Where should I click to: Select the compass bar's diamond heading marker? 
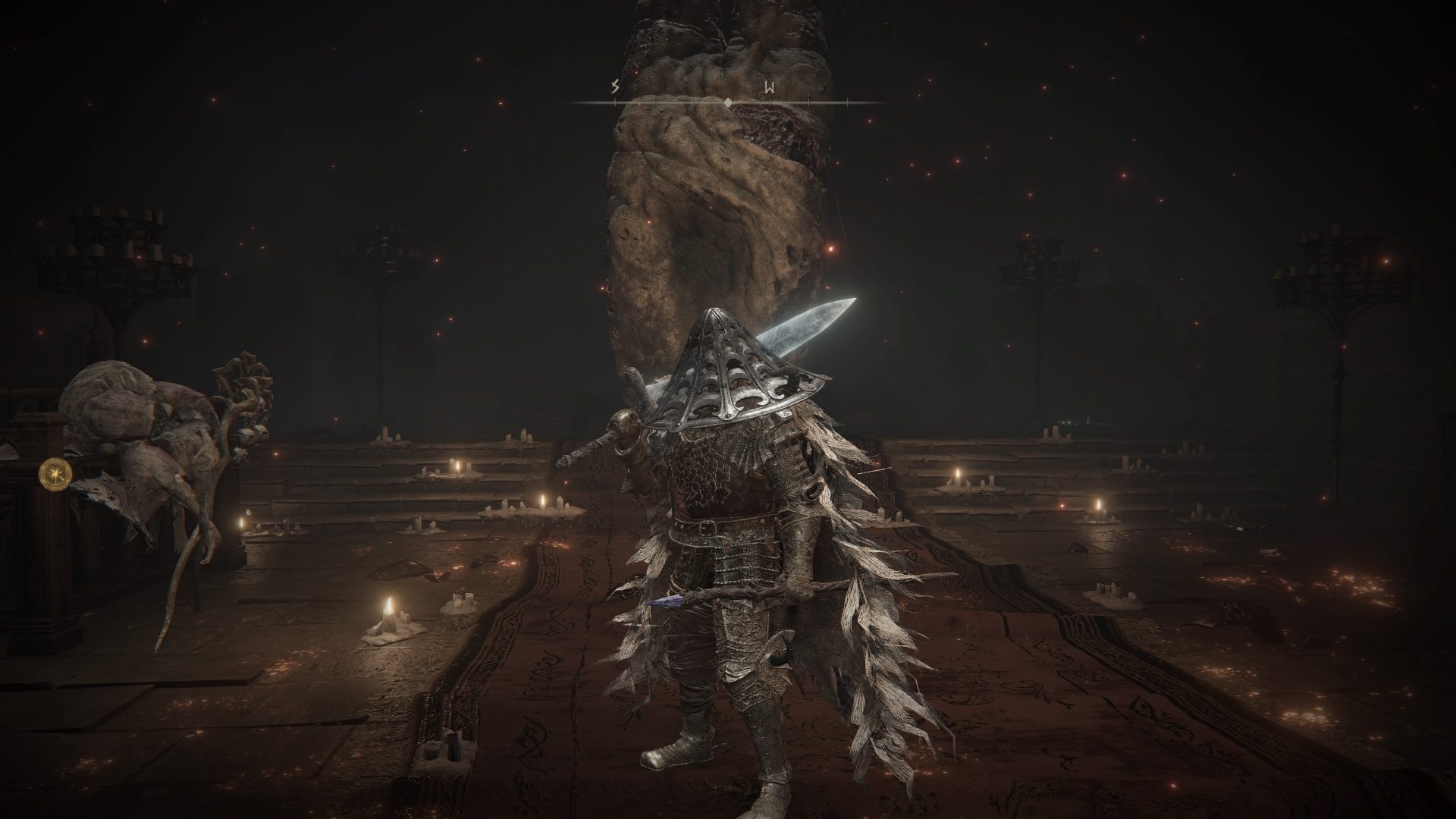pyautogui.click(x=728, y=102)
